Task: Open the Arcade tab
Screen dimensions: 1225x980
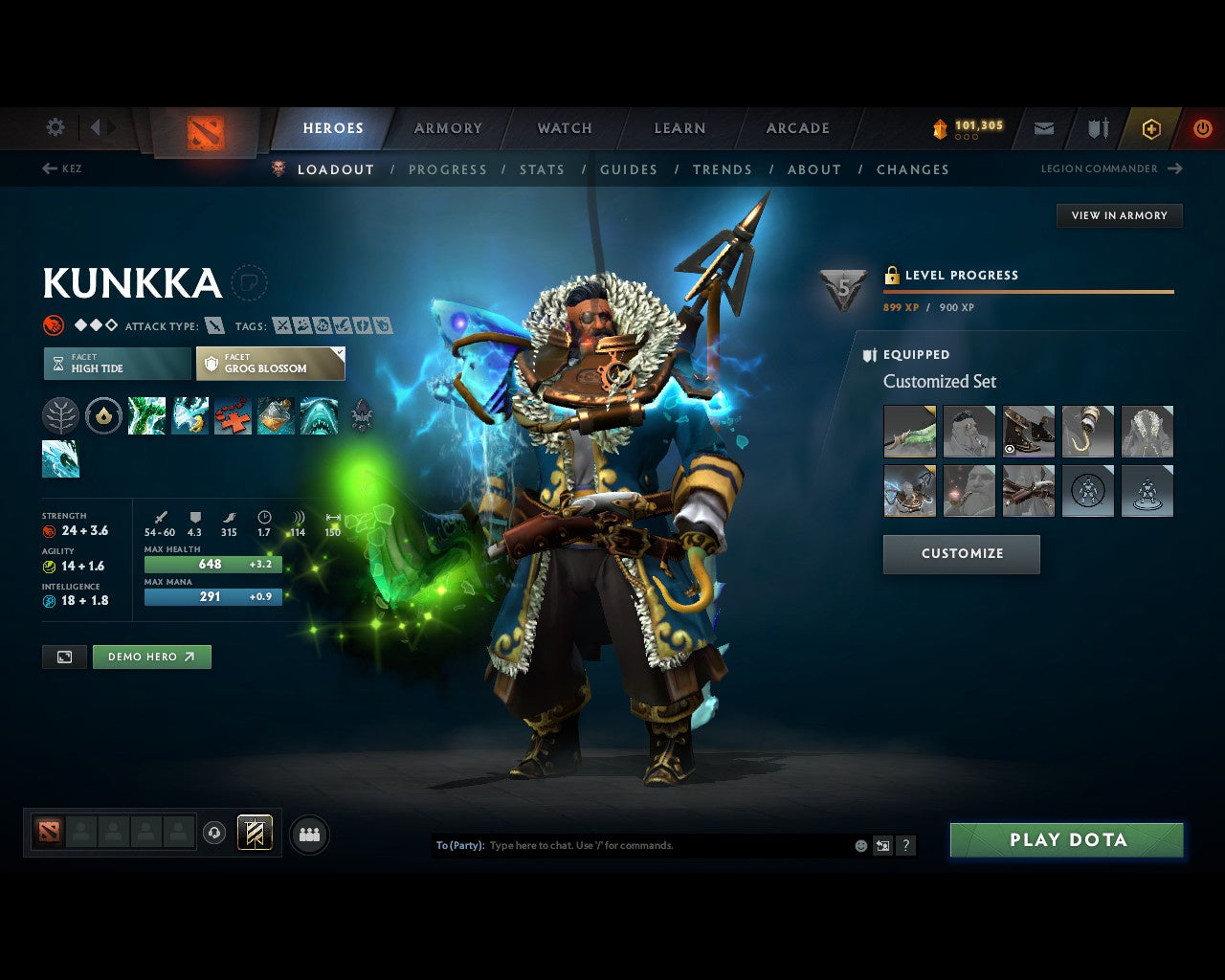Action: [797, 128]
